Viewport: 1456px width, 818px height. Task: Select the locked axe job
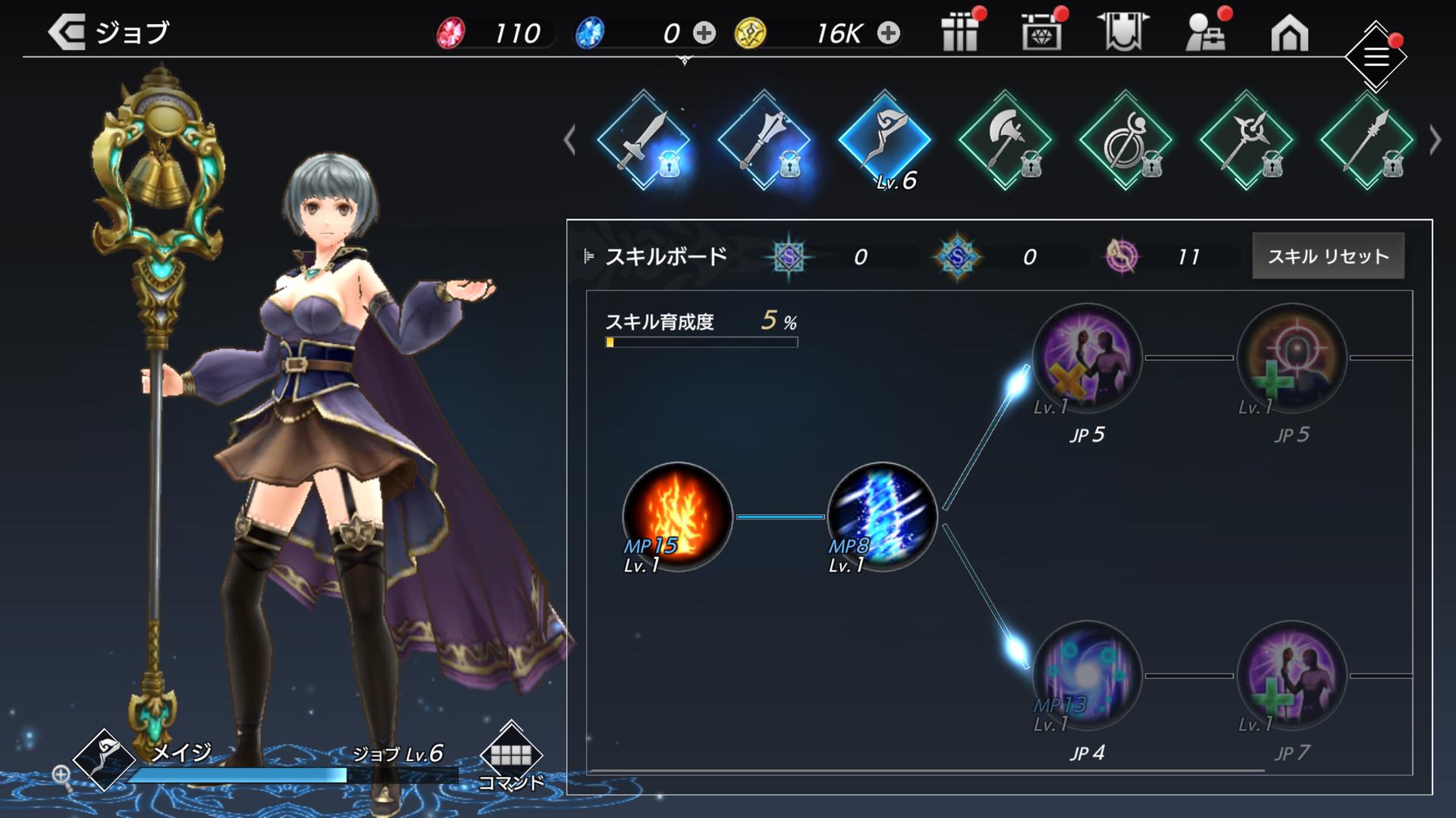pos(1005,140)
